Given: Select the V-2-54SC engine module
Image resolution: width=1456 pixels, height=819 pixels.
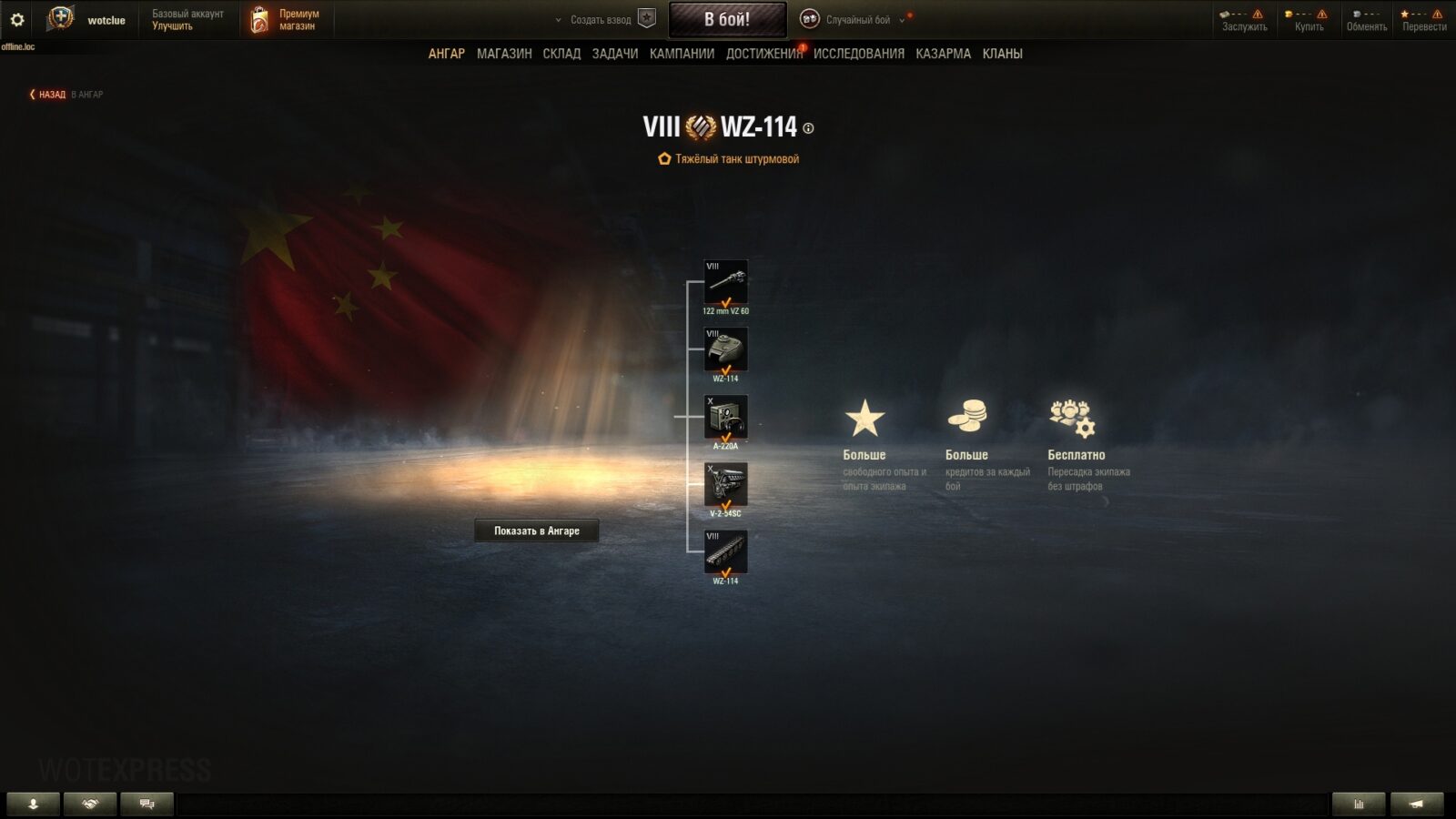Looking at the screenshot, I should [x=725, y=484].
